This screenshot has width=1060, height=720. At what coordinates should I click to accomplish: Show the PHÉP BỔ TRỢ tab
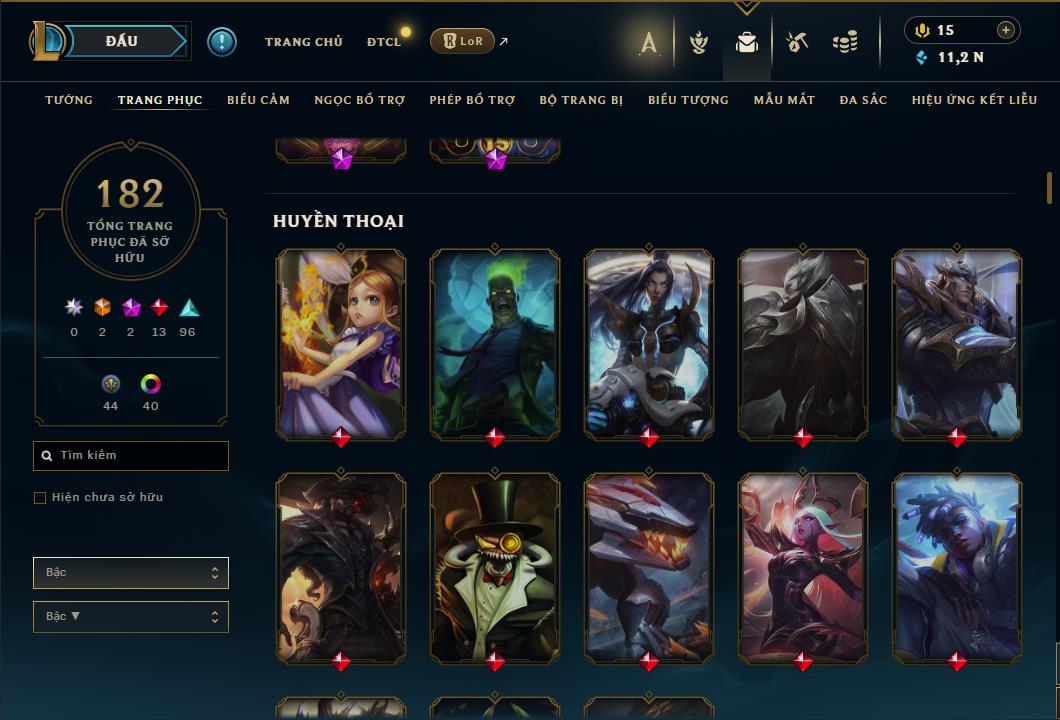coord(472,100)
